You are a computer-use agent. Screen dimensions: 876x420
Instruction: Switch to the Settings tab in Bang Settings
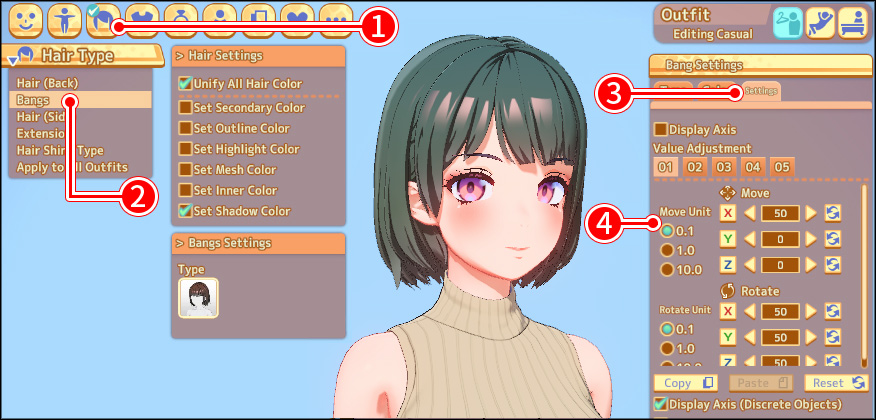760,91
